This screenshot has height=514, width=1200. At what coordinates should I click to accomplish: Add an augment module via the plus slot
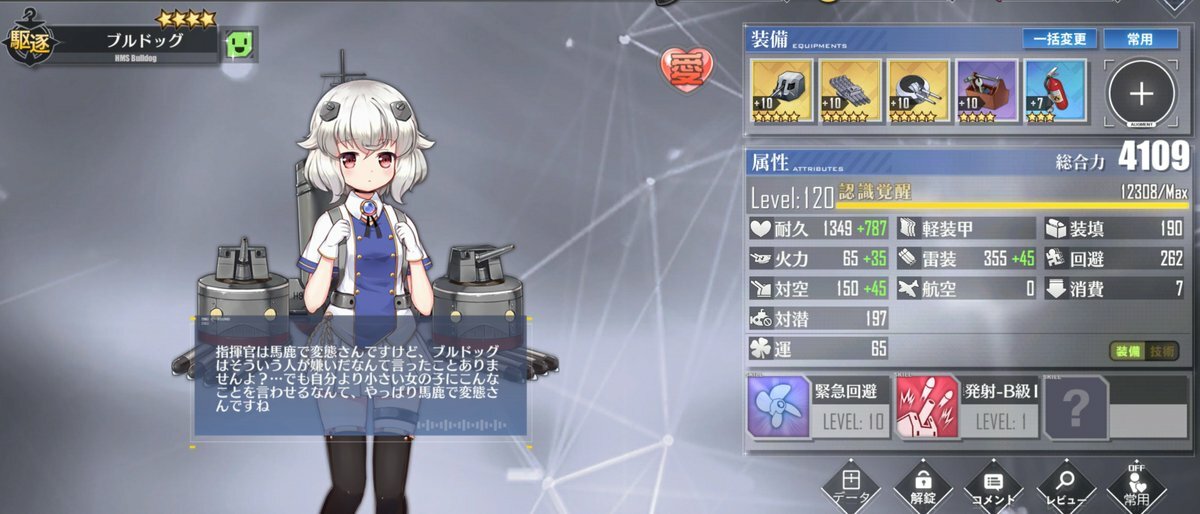click(1141, 93)
